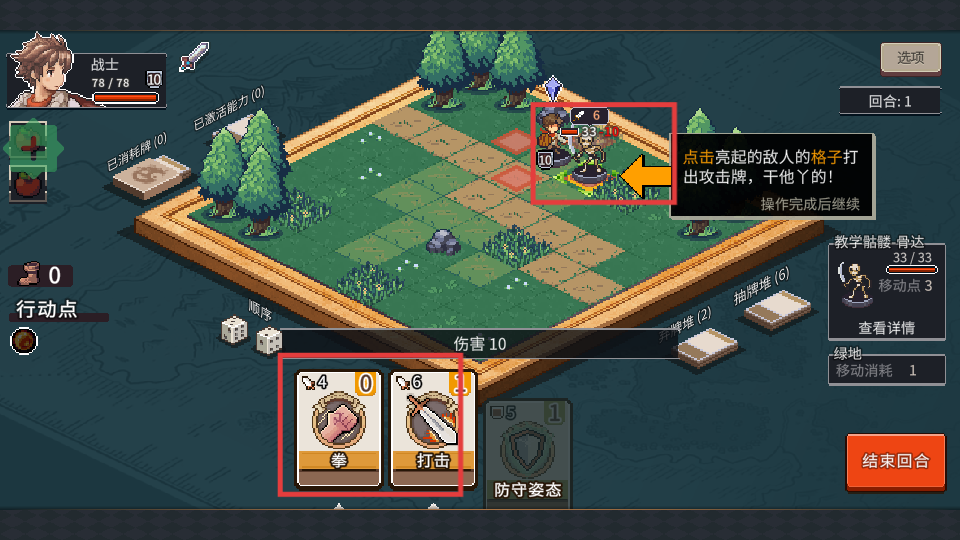Open the 抽牌堆 draw pile

click(777, 309)
